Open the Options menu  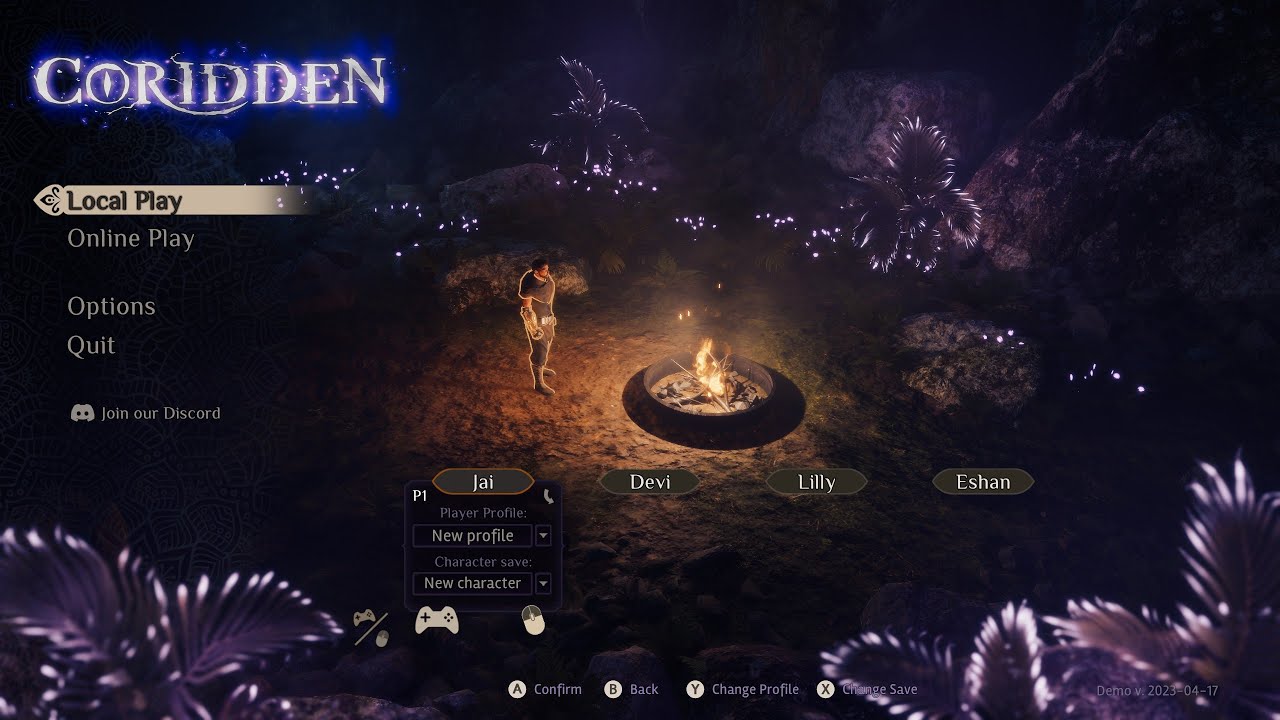pos(111,307)
